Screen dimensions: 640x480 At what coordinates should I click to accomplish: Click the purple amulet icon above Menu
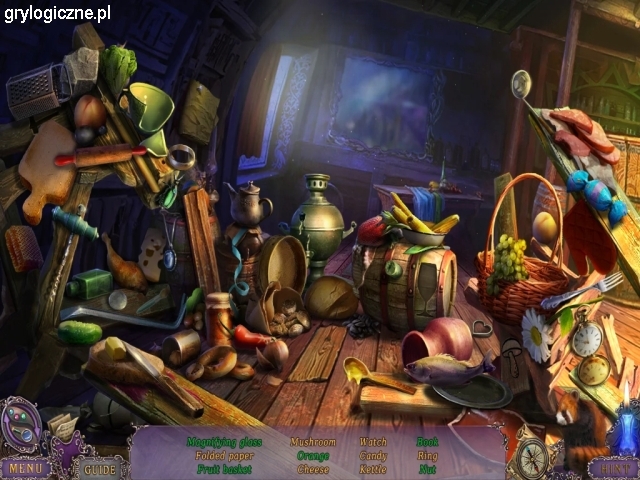pyautogui.click(x=20, y=424)
